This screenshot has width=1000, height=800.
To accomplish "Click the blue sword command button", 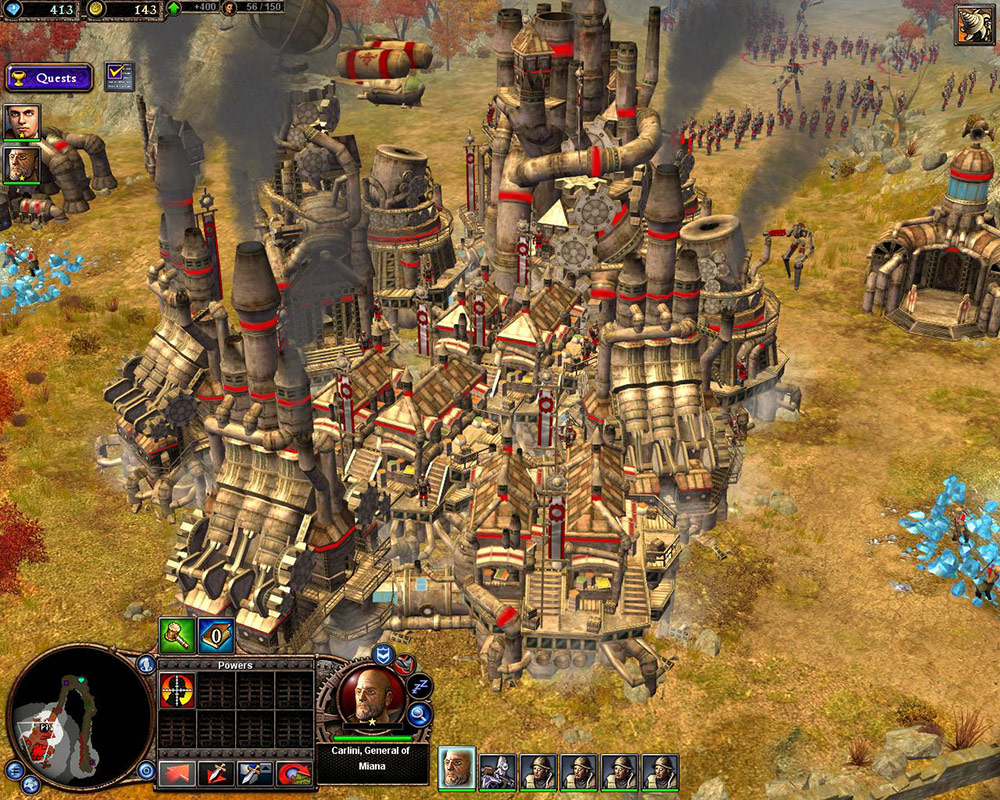I will [x=254, y=772].
